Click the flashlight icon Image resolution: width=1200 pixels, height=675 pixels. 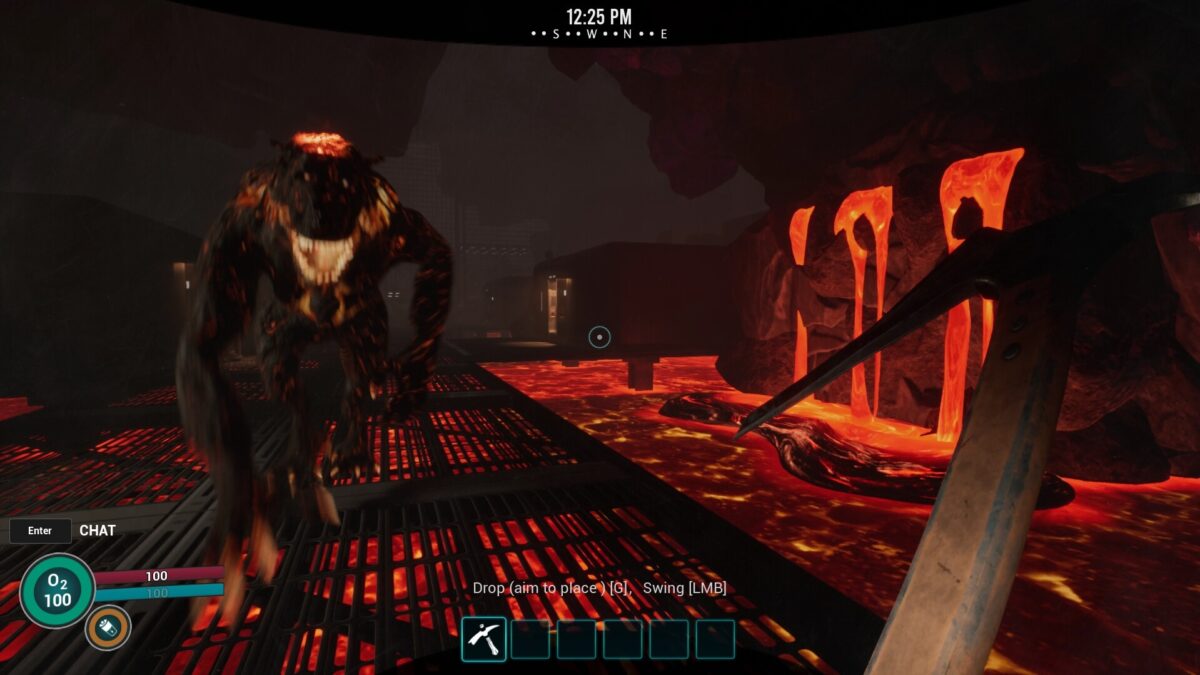(107, 628)
